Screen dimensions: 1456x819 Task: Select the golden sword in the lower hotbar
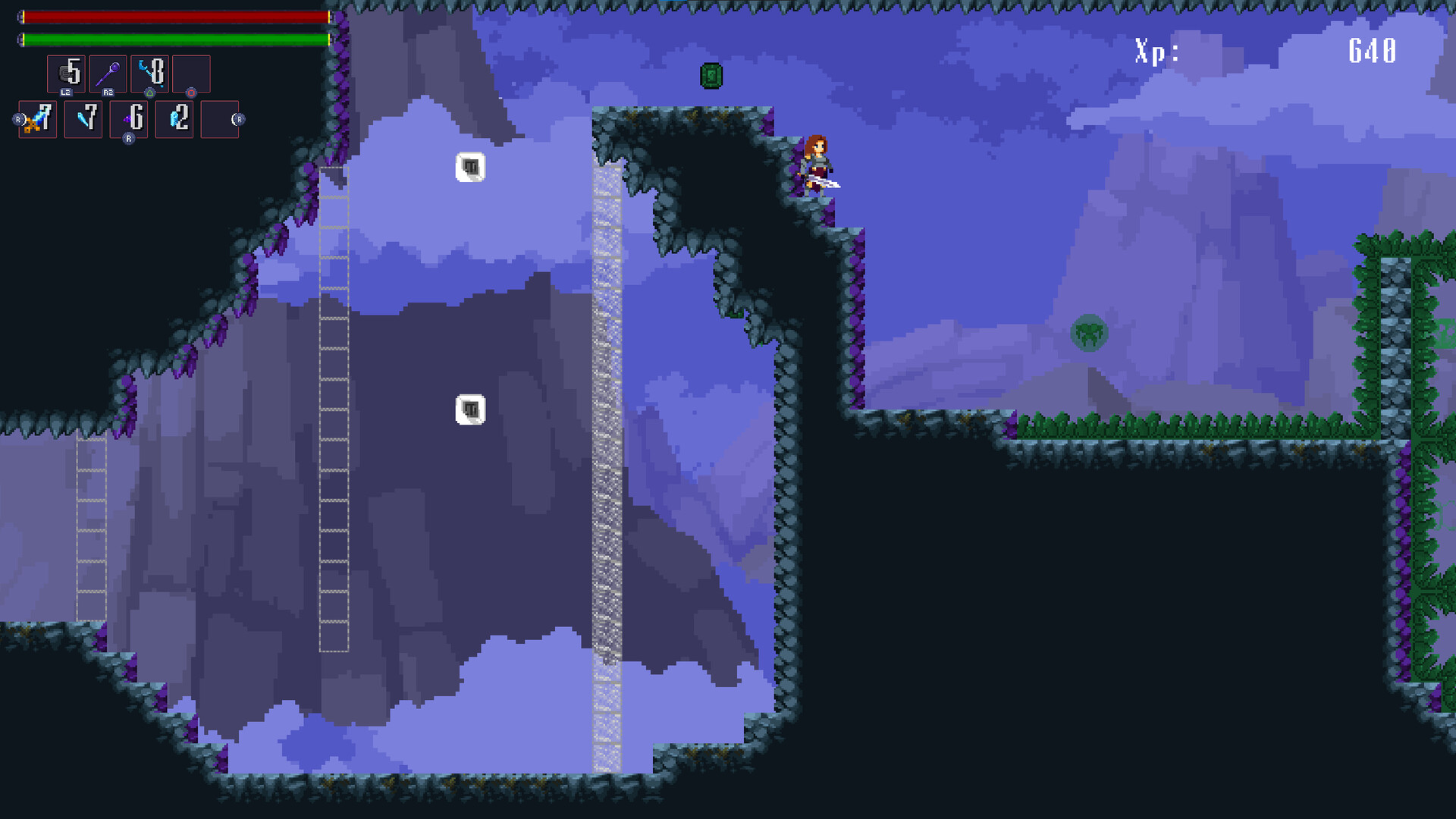37,118
